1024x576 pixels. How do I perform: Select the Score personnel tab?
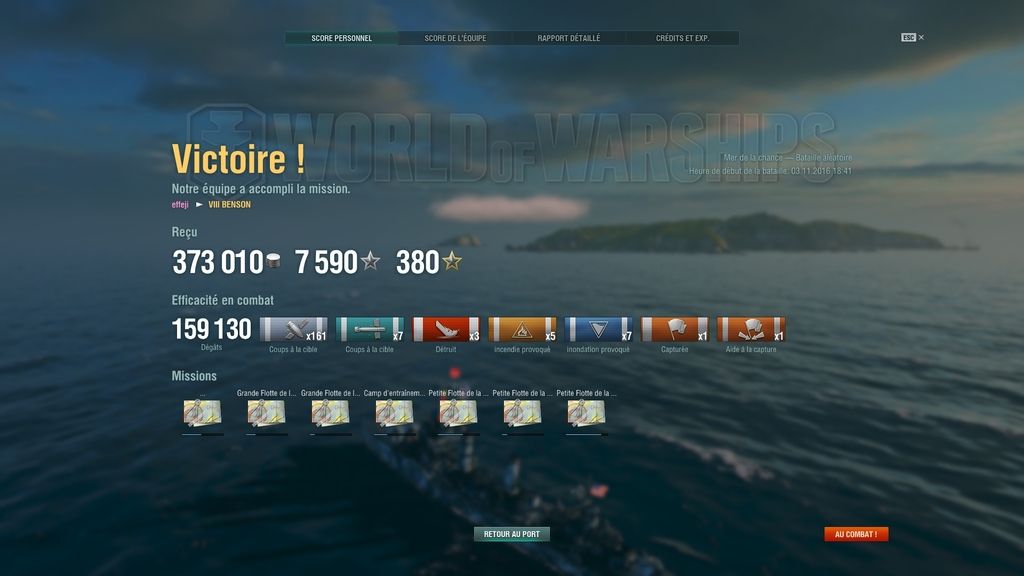tap(341, 38)
